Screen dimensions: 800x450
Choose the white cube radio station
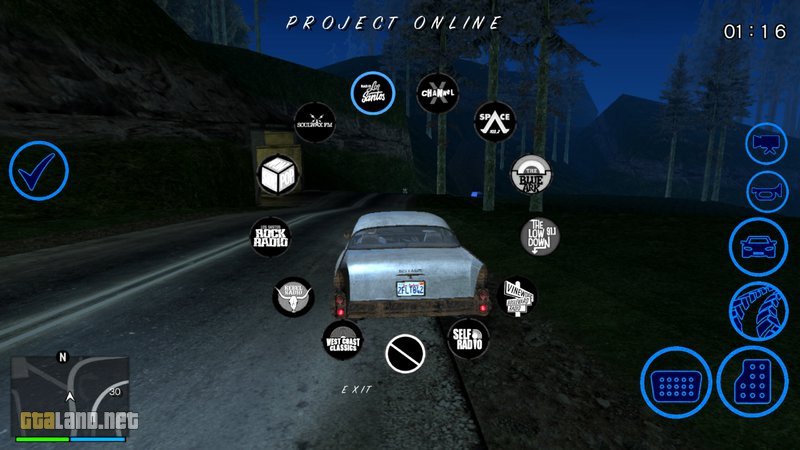click(275, 175)
